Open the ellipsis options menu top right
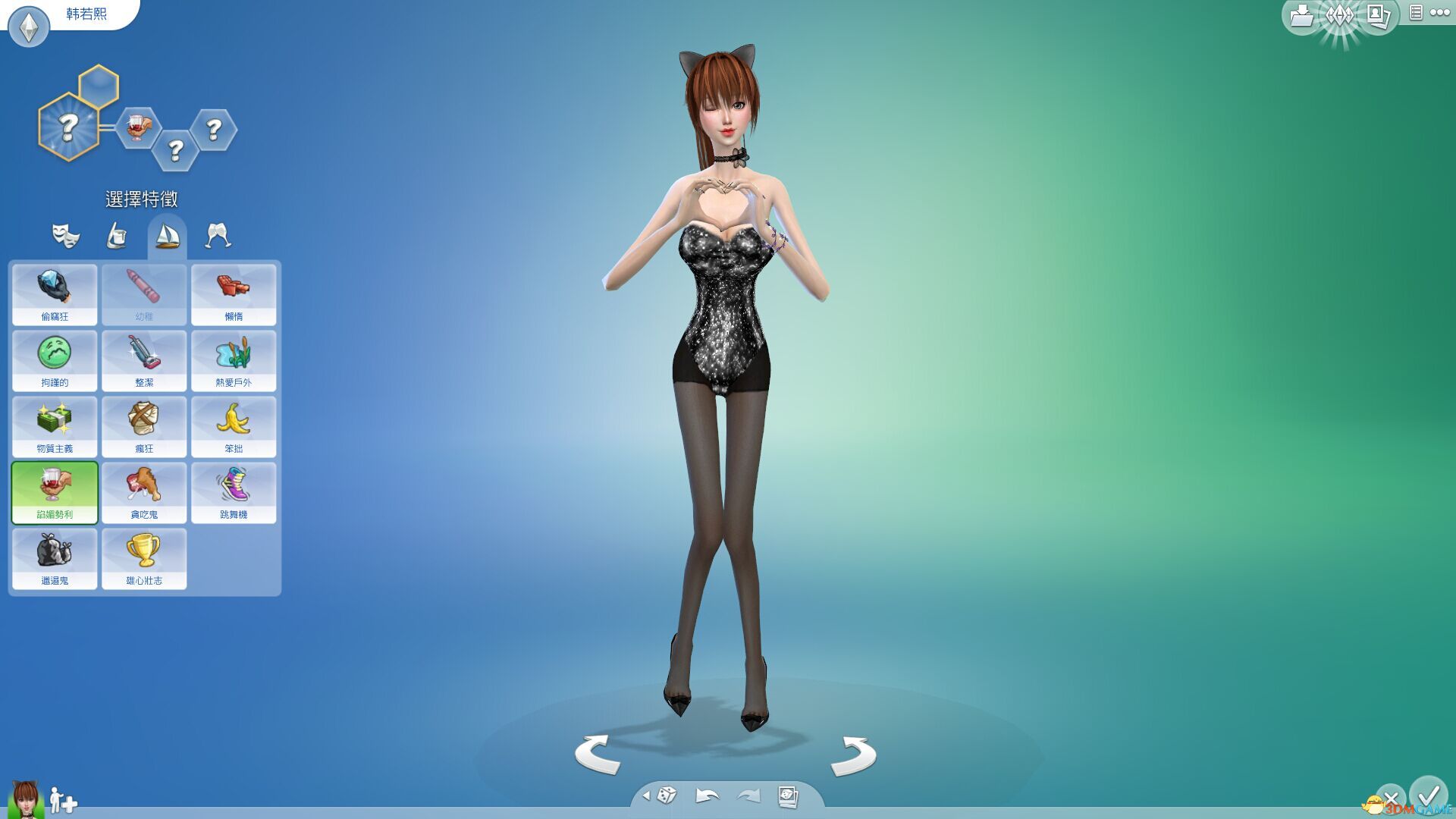This screenshot has height=819, width=1456. pyautogui.click(x=1439, y=13)
